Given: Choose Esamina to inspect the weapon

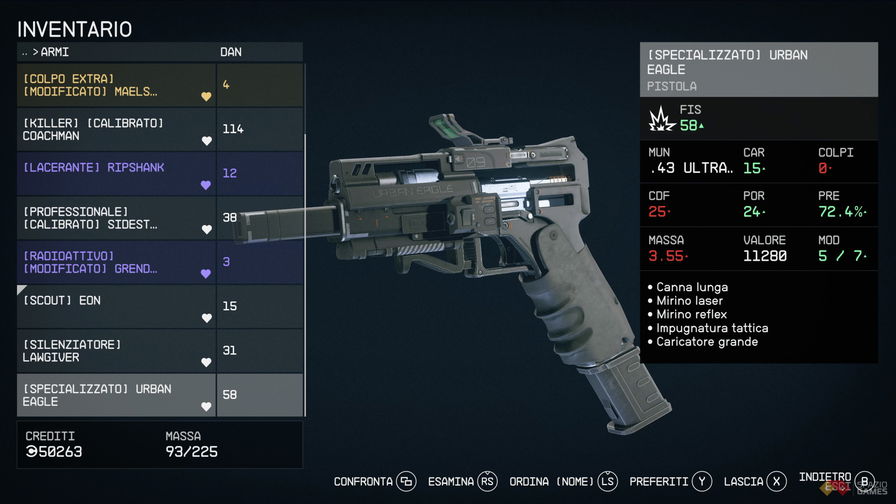Looking at the screenshot, I should pos(461,482).
